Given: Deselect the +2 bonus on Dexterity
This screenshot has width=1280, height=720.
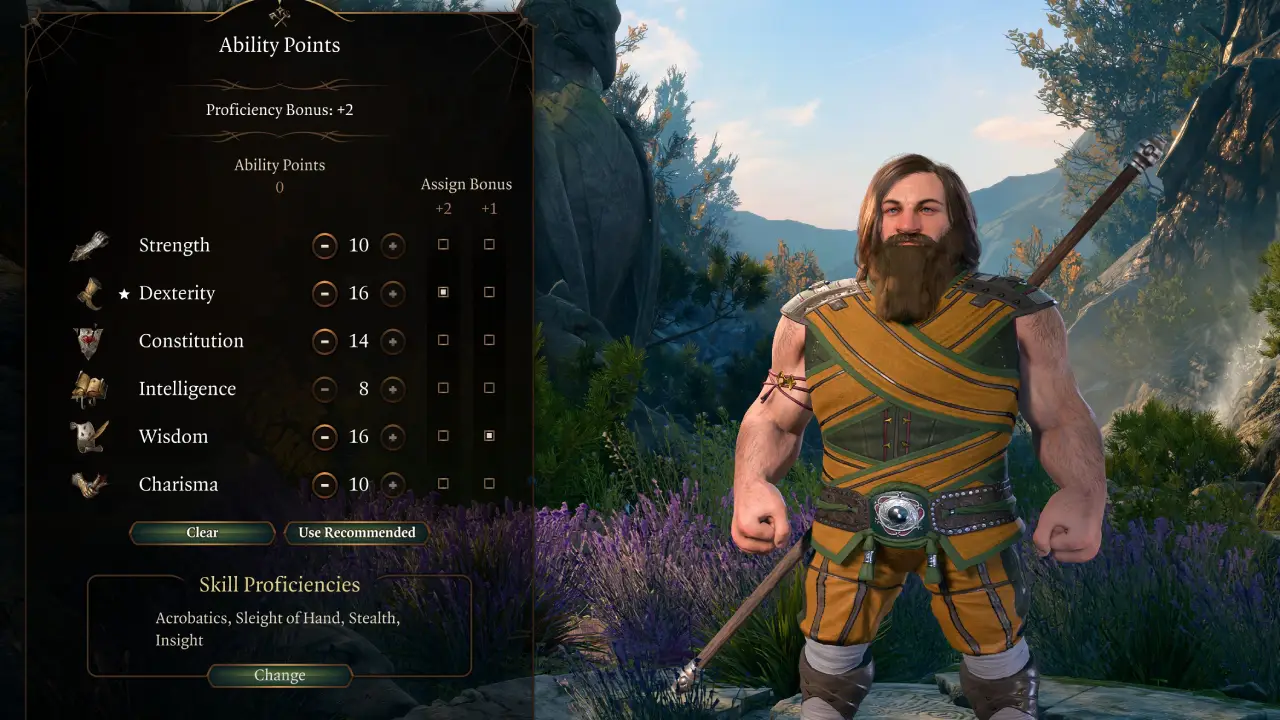Looking at the screenshot, I should (443, 292).
